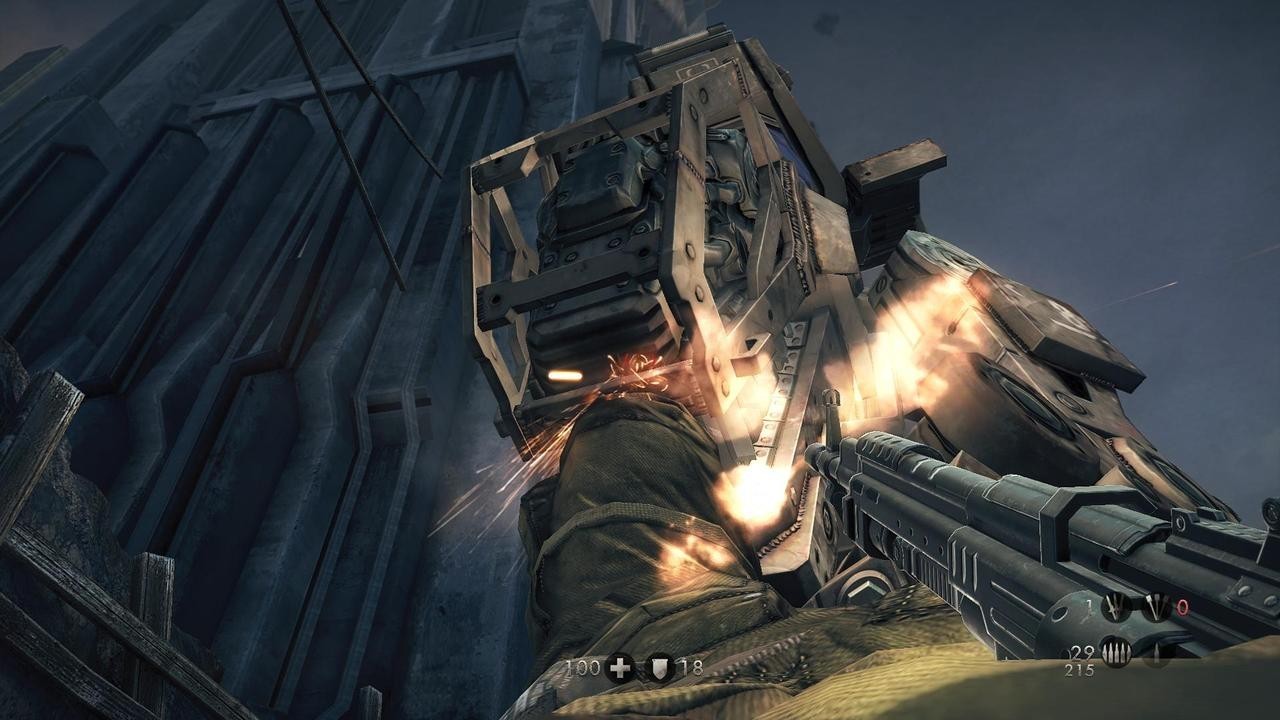Select the throwing knives icon
The height and width of the screenshot is (720, 1280).
(x=1116, y=606)
